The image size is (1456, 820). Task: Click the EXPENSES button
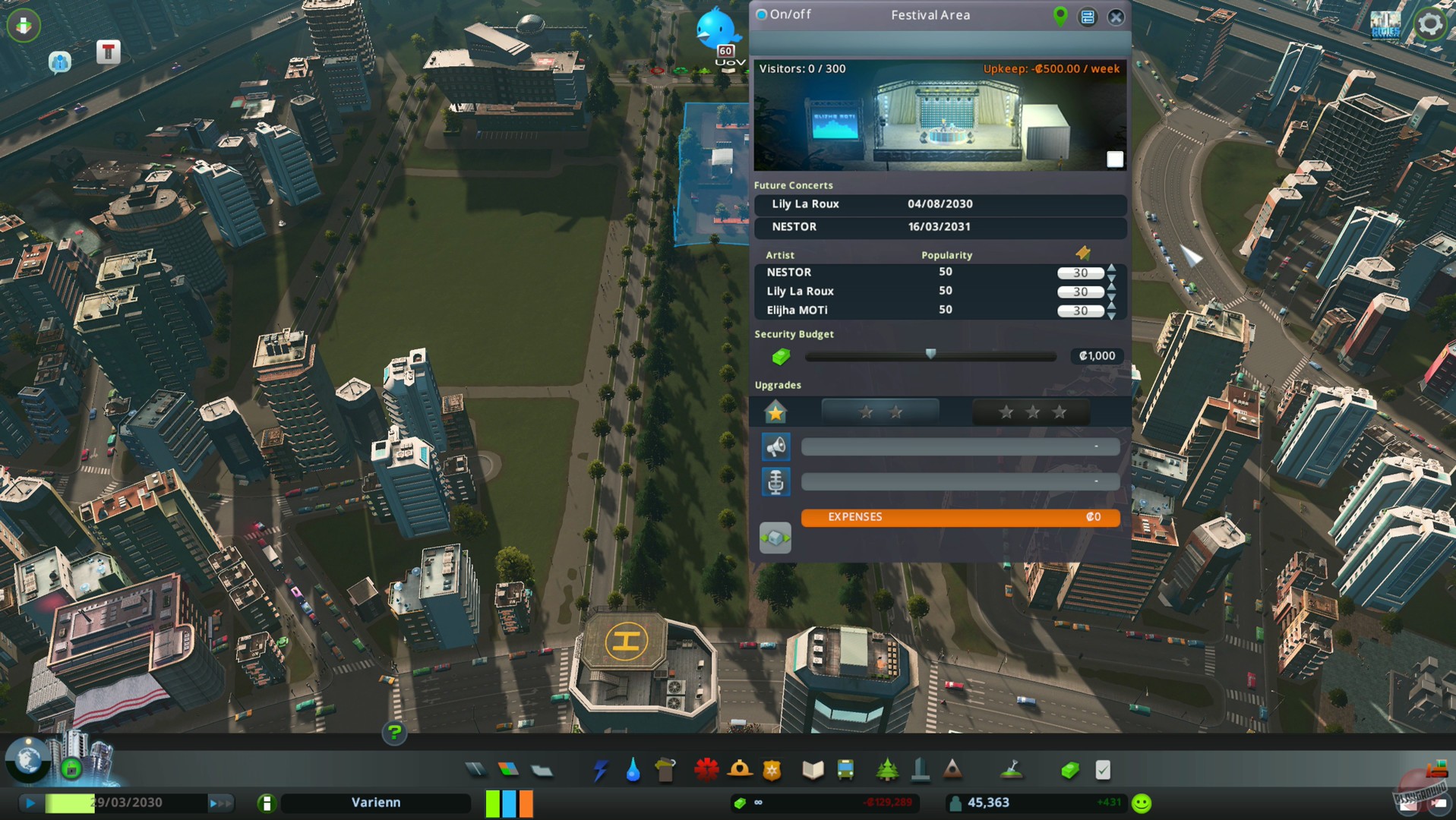tap(959, 517)
